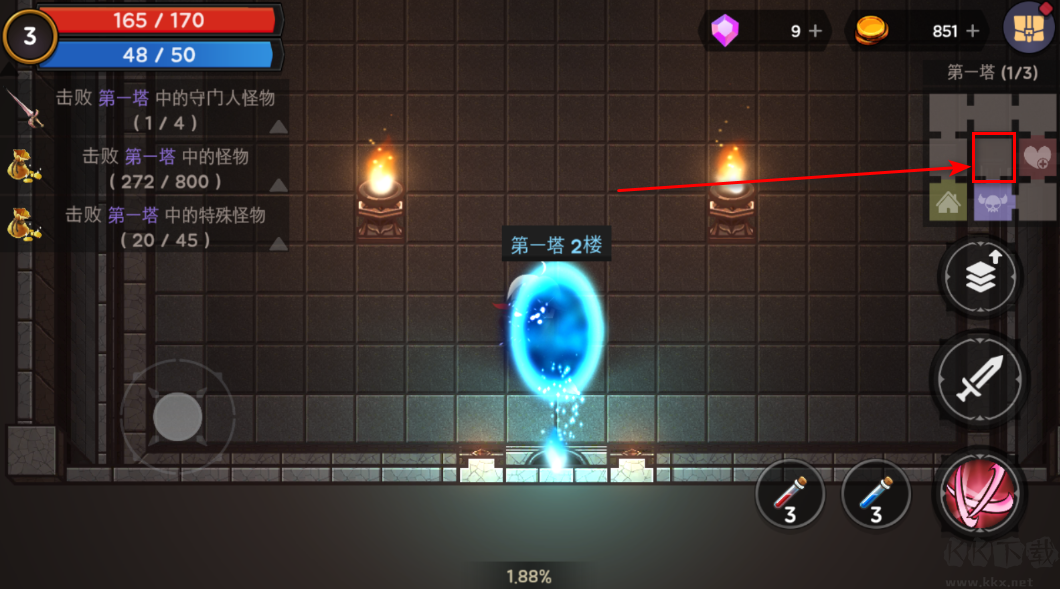Open the gatekeeper monsters quest (1/4)
Image resolution: width=1060 pixels, height=589 pixels.
[x=150, y=109]
